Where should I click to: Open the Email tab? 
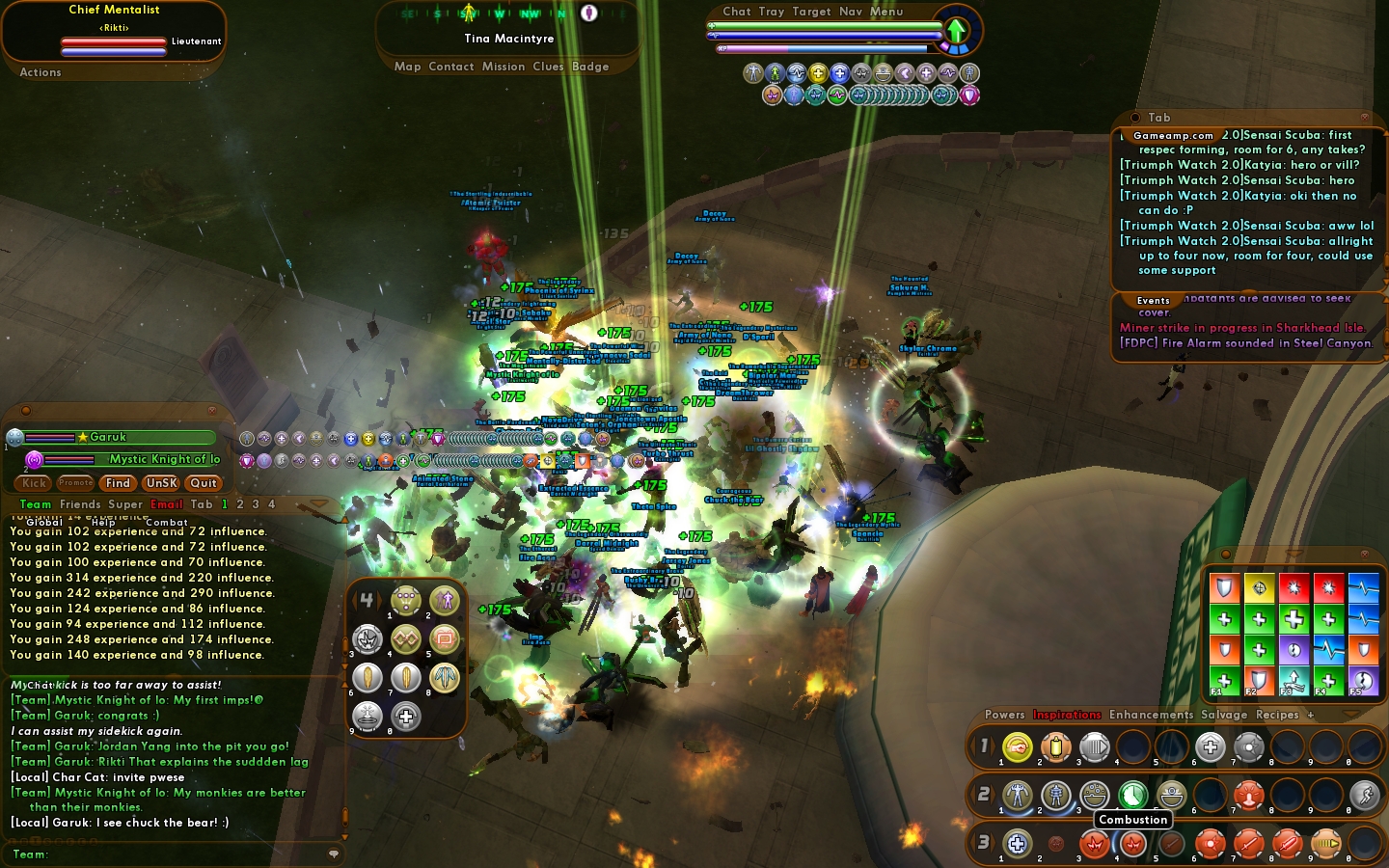(166, 504)
